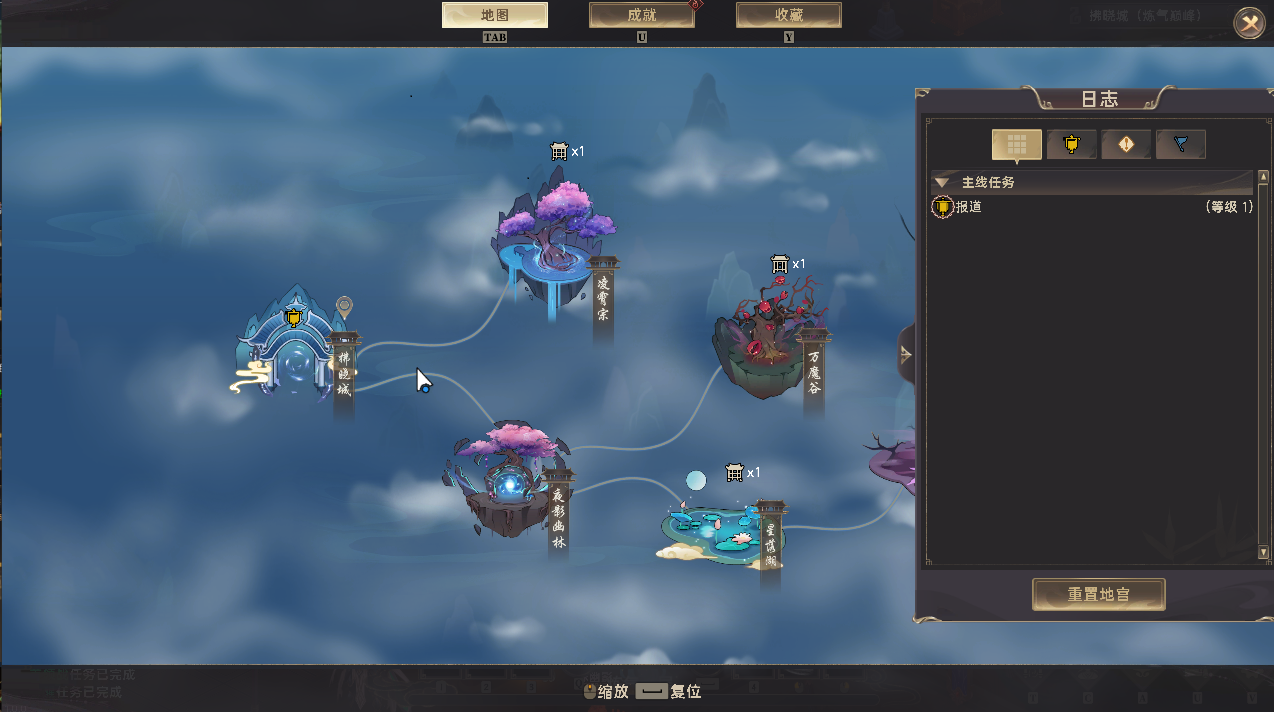1274x712 pixels.
Task: Filter the log by the orange exclamation diamond
Action: click(x=1126, y=144)
